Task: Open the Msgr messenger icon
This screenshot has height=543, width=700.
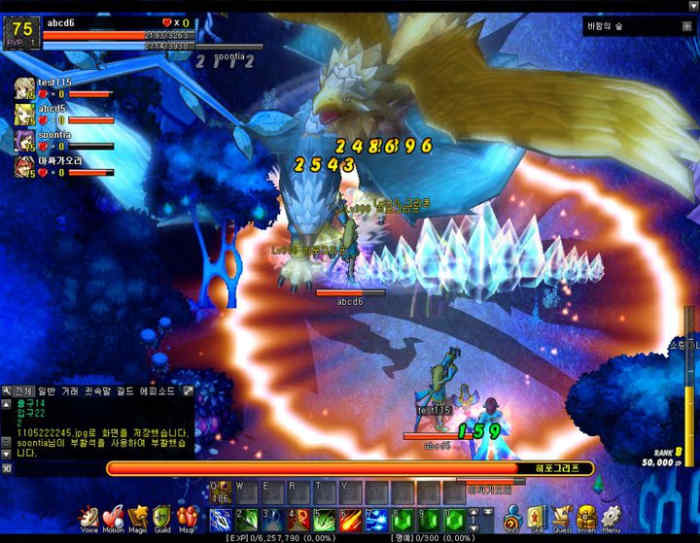Action: pos(187,517)
